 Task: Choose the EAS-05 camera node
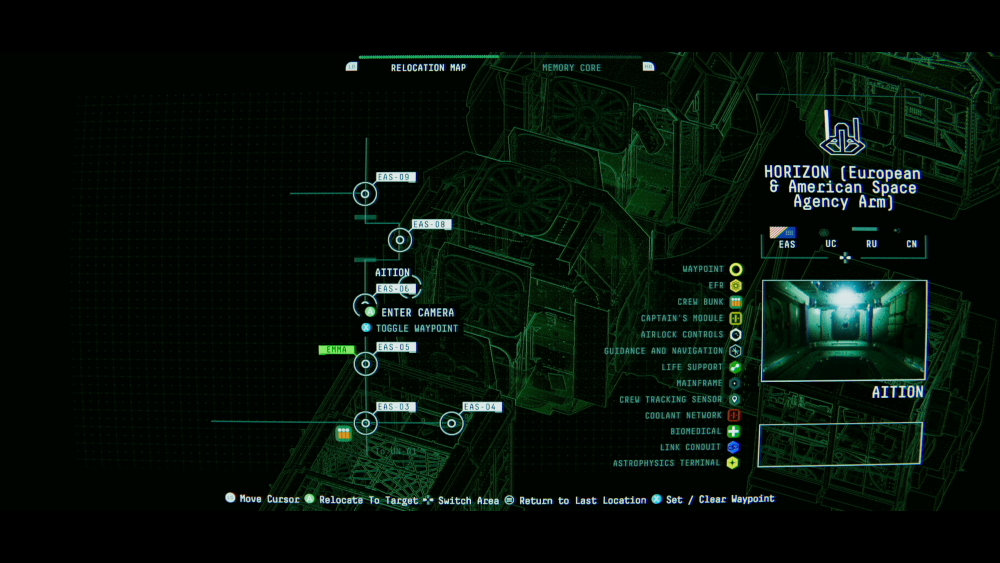tap(365, 363)
